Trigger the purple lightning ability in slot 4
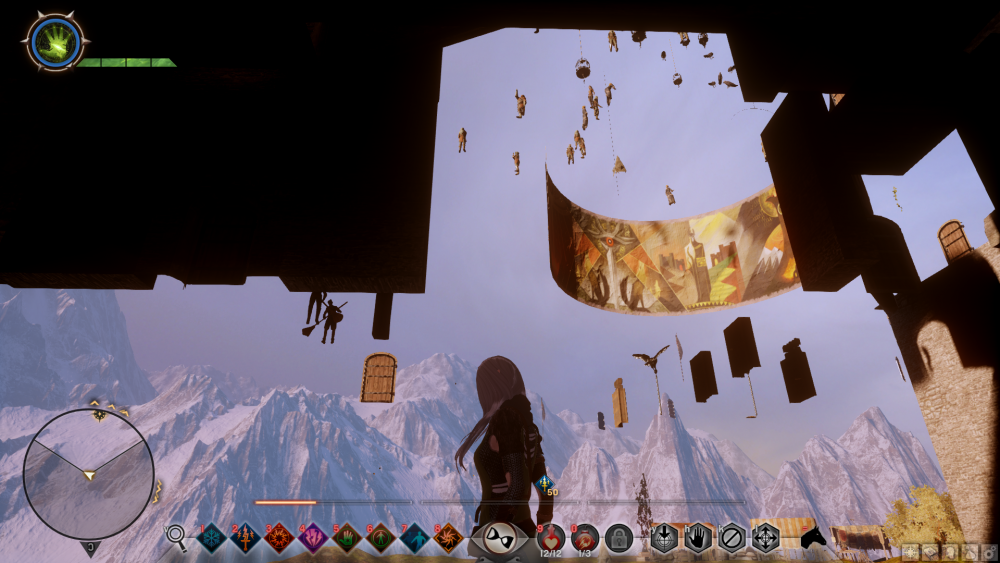 (x=313, y=538)
